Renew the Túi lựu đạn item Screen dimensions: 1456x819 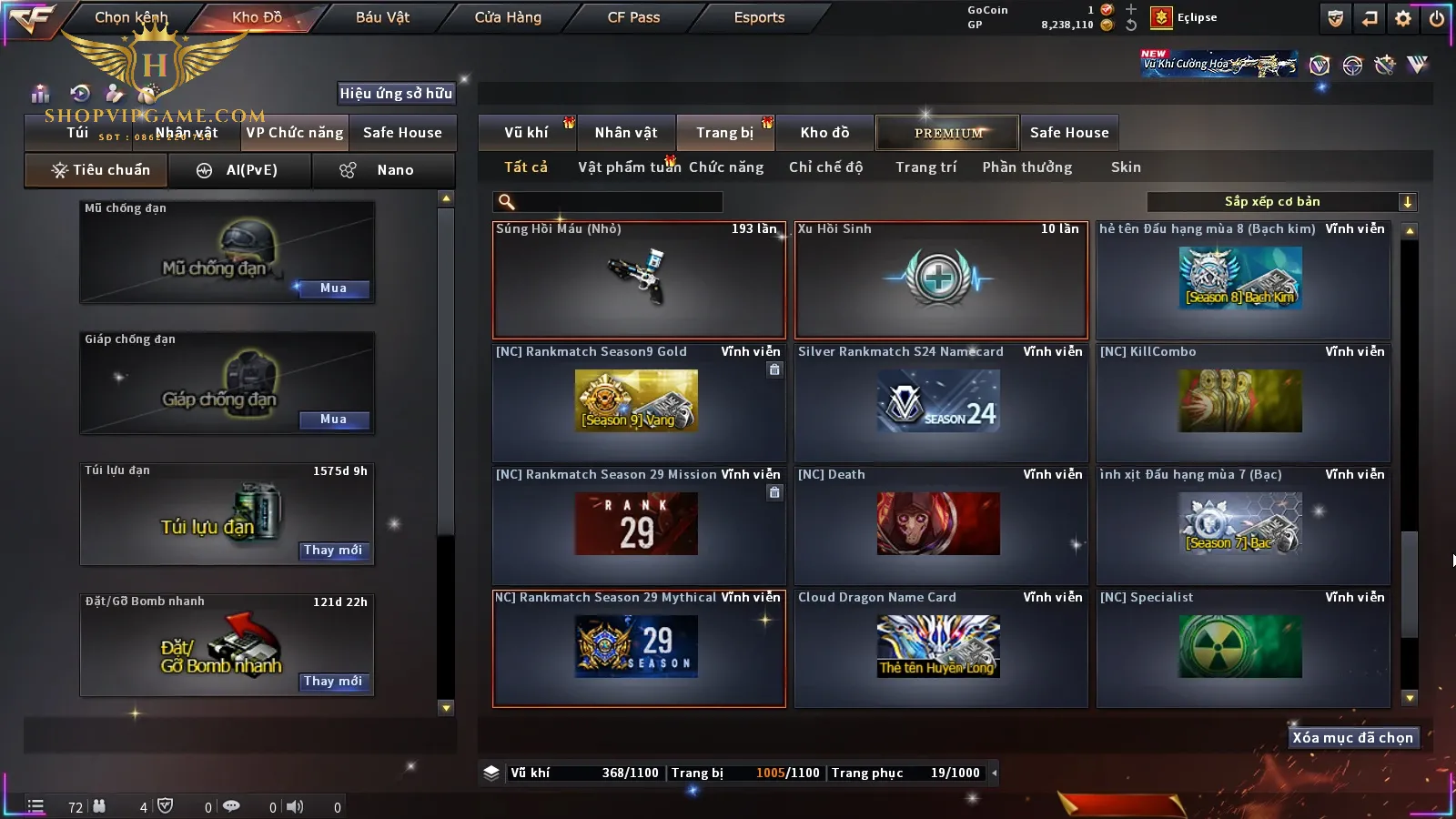click(333, 551)
